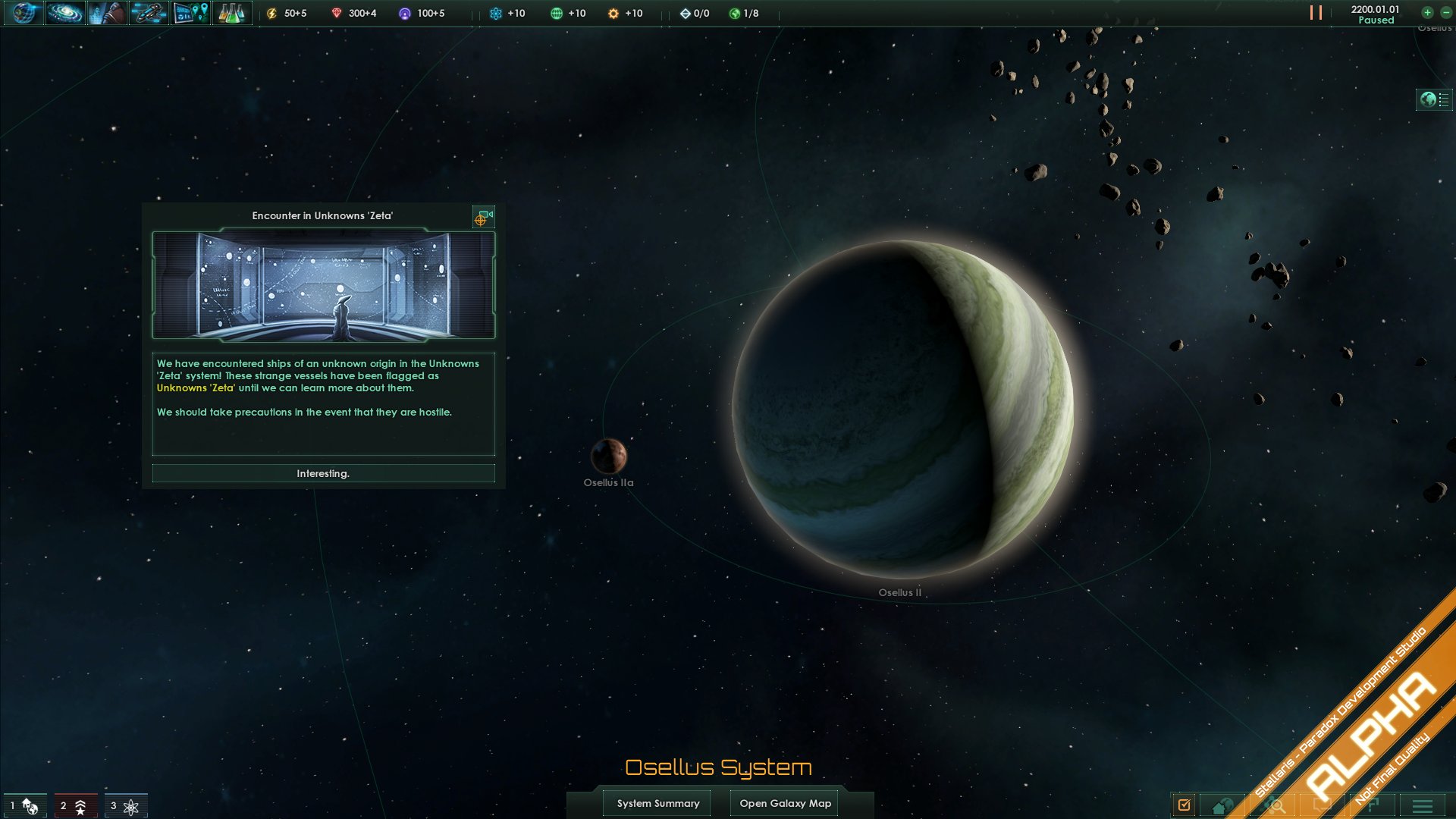Screen dimensions: 1456x819
Task: Go to the encounter location via target icon
Action: click(x=483, y=218)
